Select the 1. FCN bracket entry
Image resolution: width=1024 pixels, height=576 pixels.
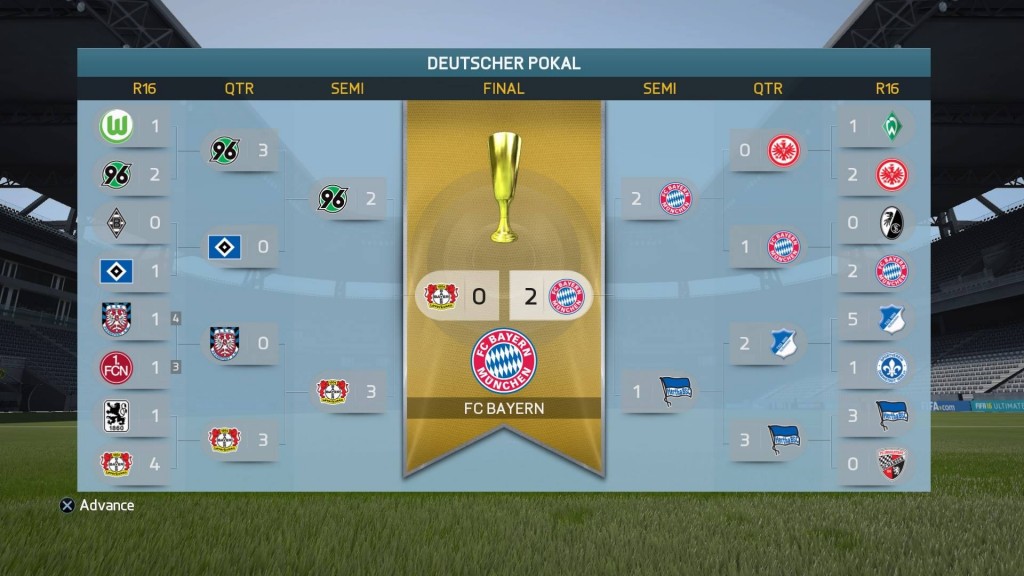[x=131, y=367]
